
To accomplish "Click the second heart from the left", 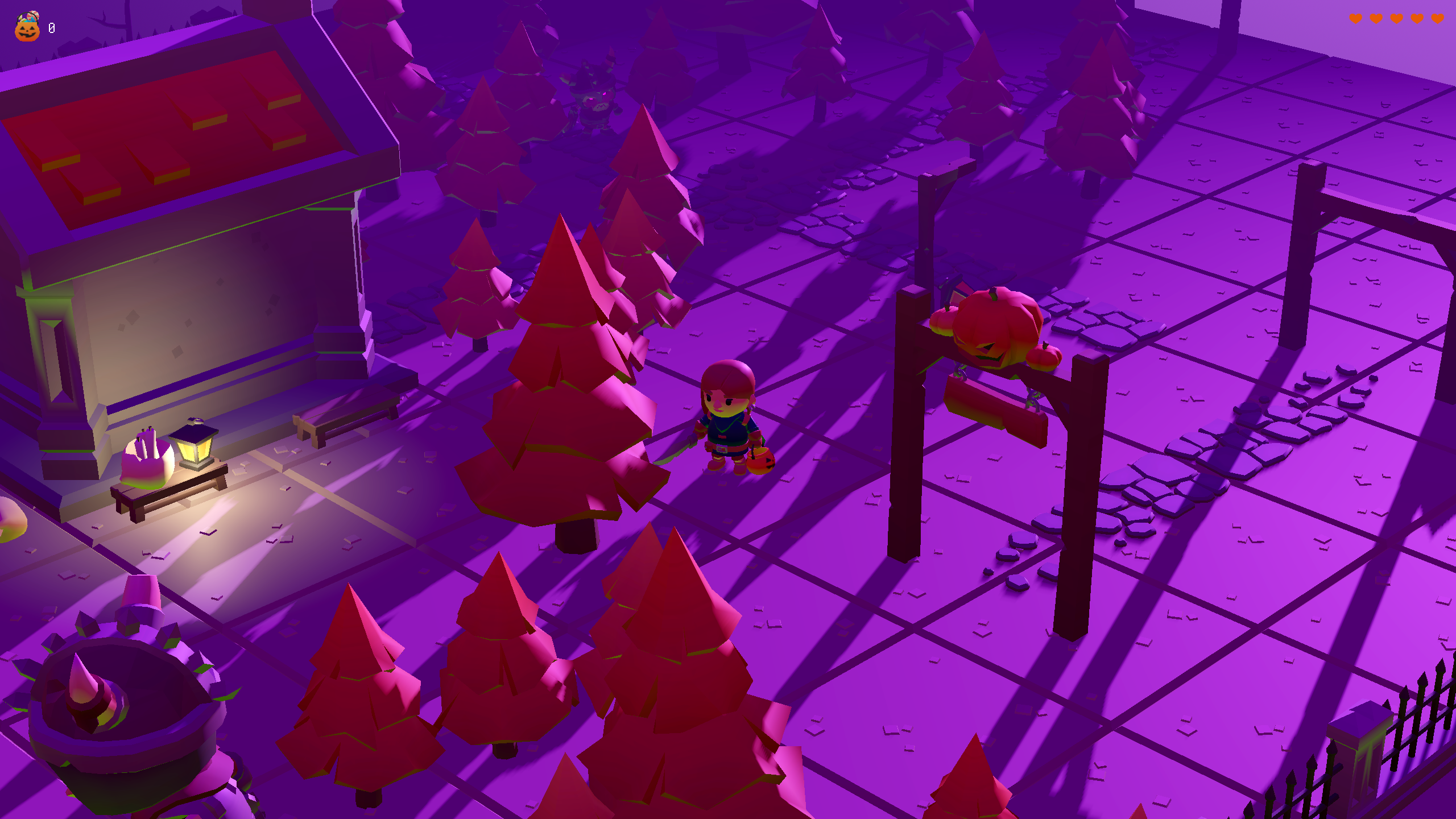I will click(x=1376, y=18).
